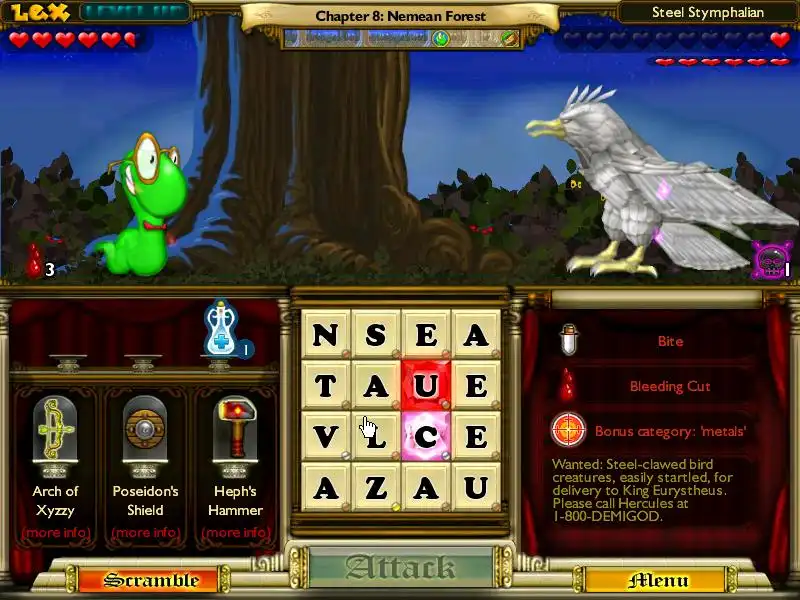Open the game Menu
Screen dimensions: 800x600
[658, 580]
